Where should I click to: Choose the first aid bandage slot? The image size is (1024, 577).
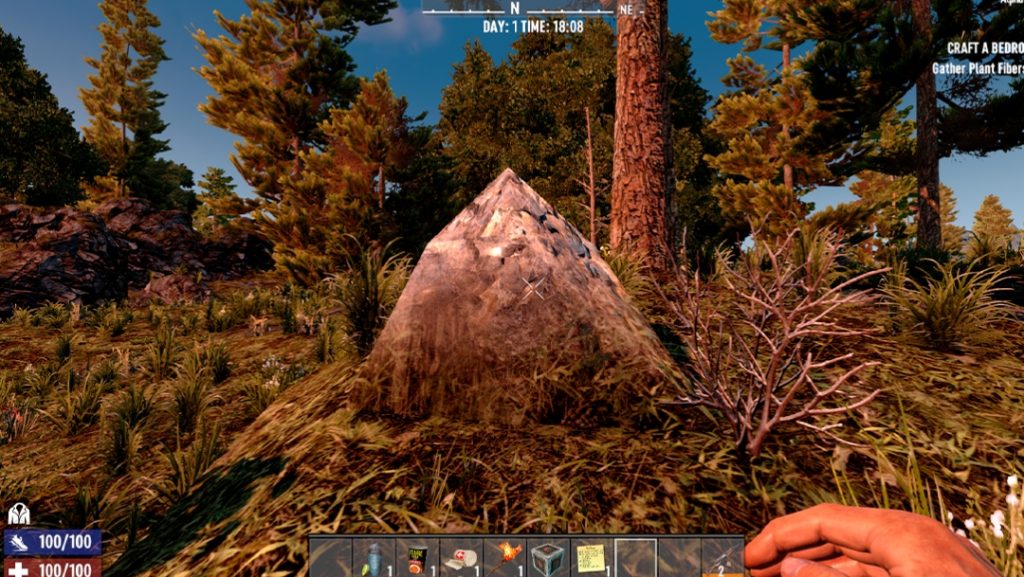(x=461, y=558)
